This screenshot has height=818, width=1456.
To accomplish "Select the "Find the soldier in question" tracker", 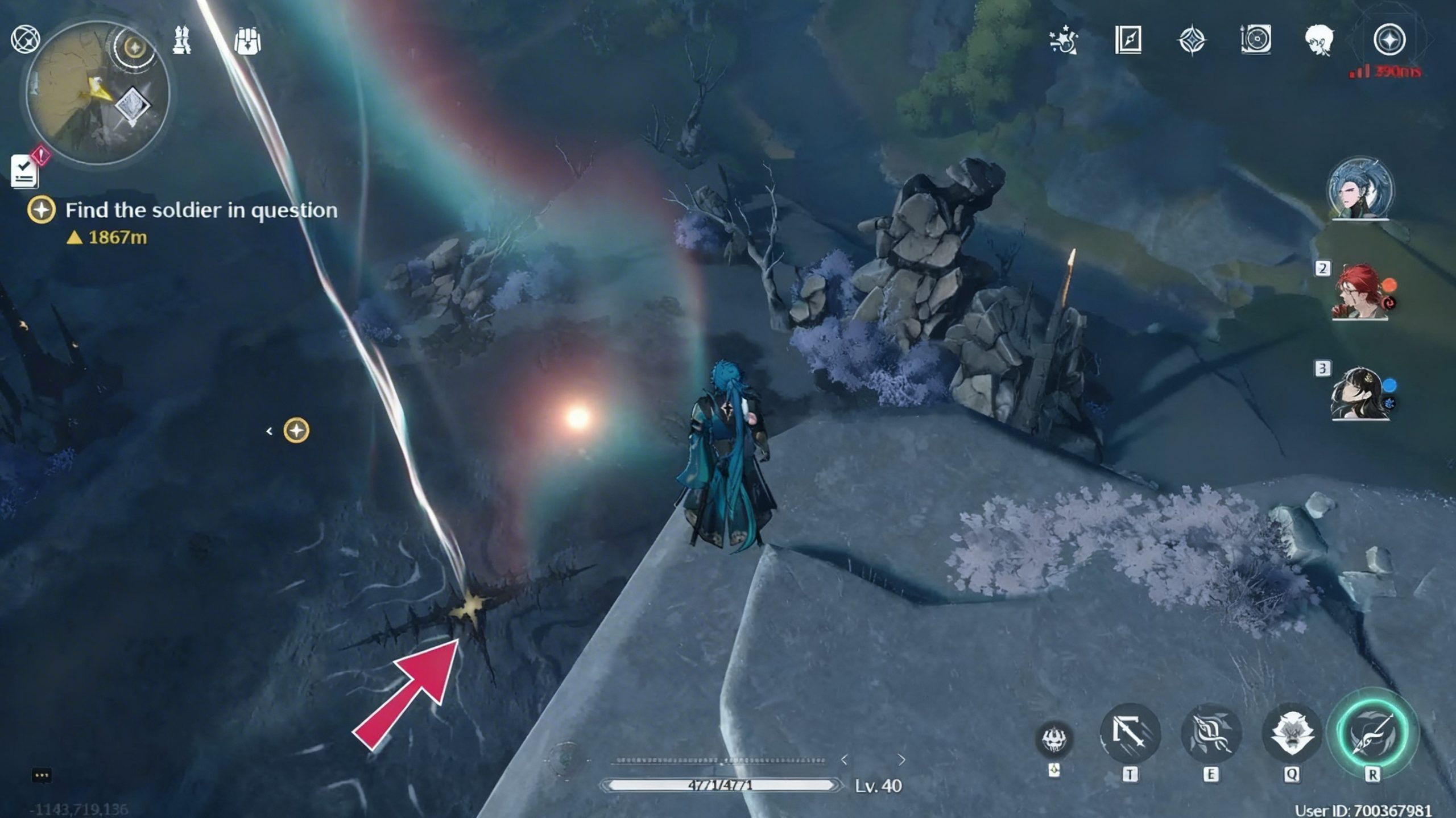I will click(200, 210).
